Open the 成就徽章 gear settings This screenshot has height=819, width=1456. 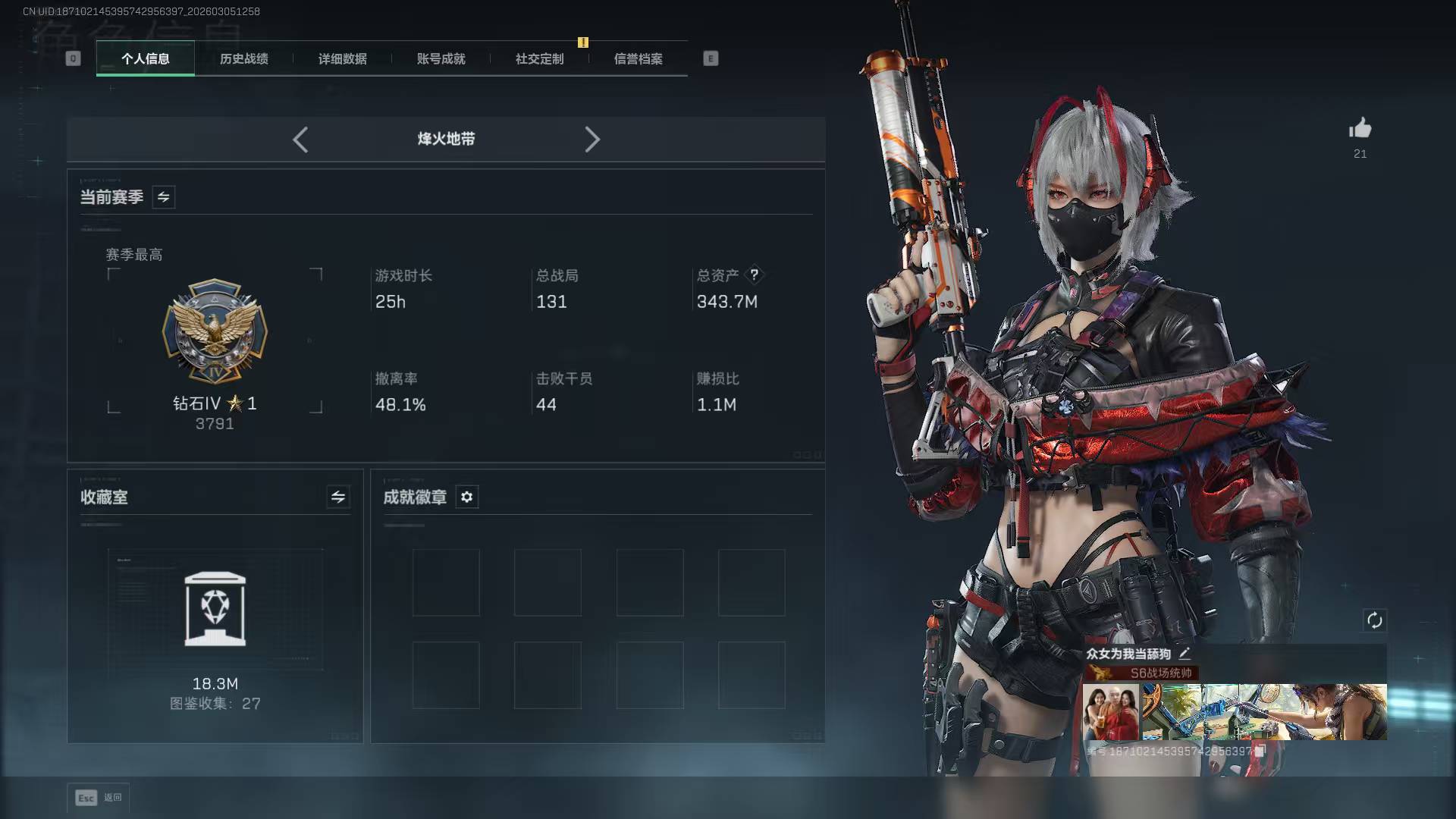(467, 497)
